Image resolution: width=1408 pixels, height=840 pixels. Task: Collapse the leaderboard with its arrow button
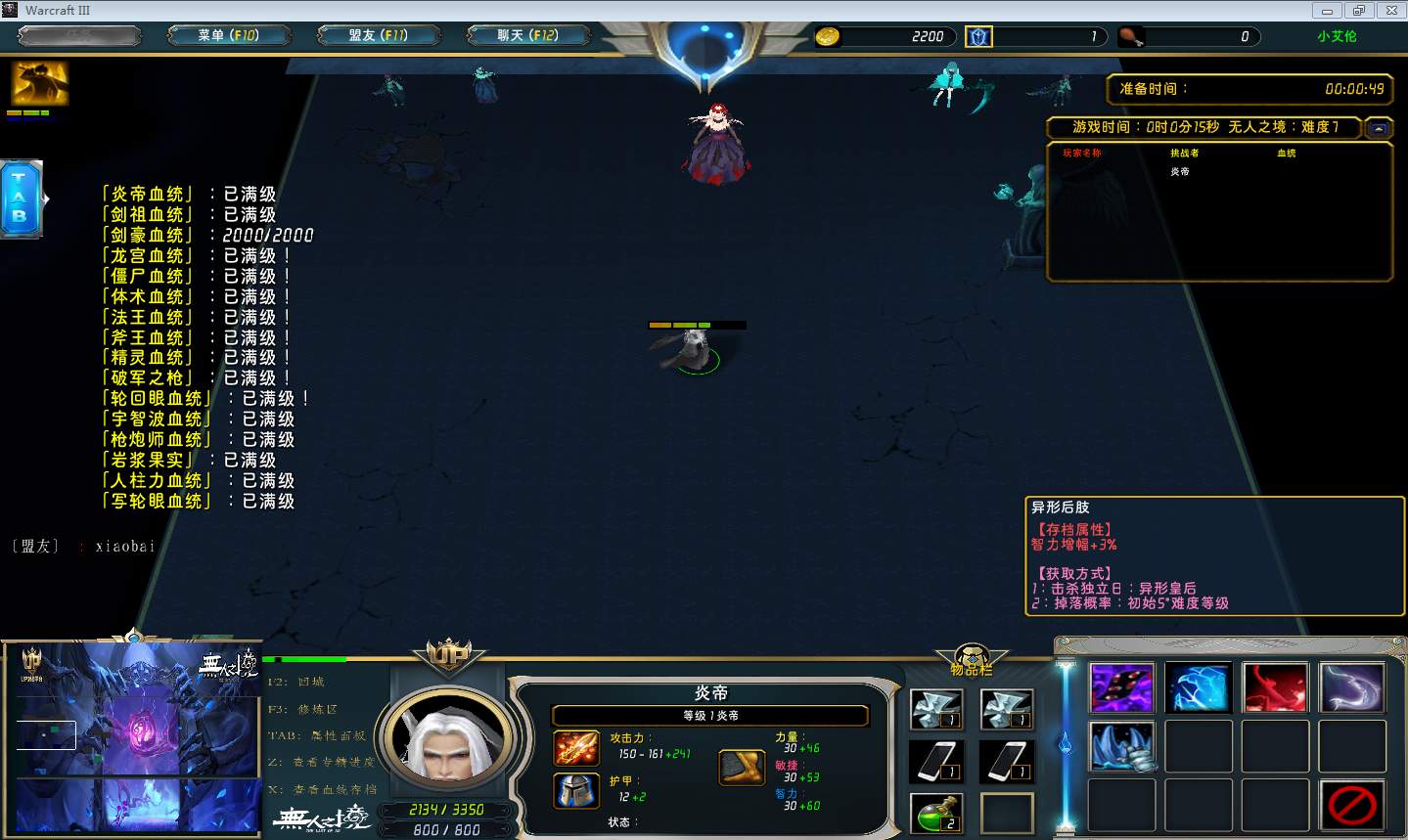point(1379,128)
